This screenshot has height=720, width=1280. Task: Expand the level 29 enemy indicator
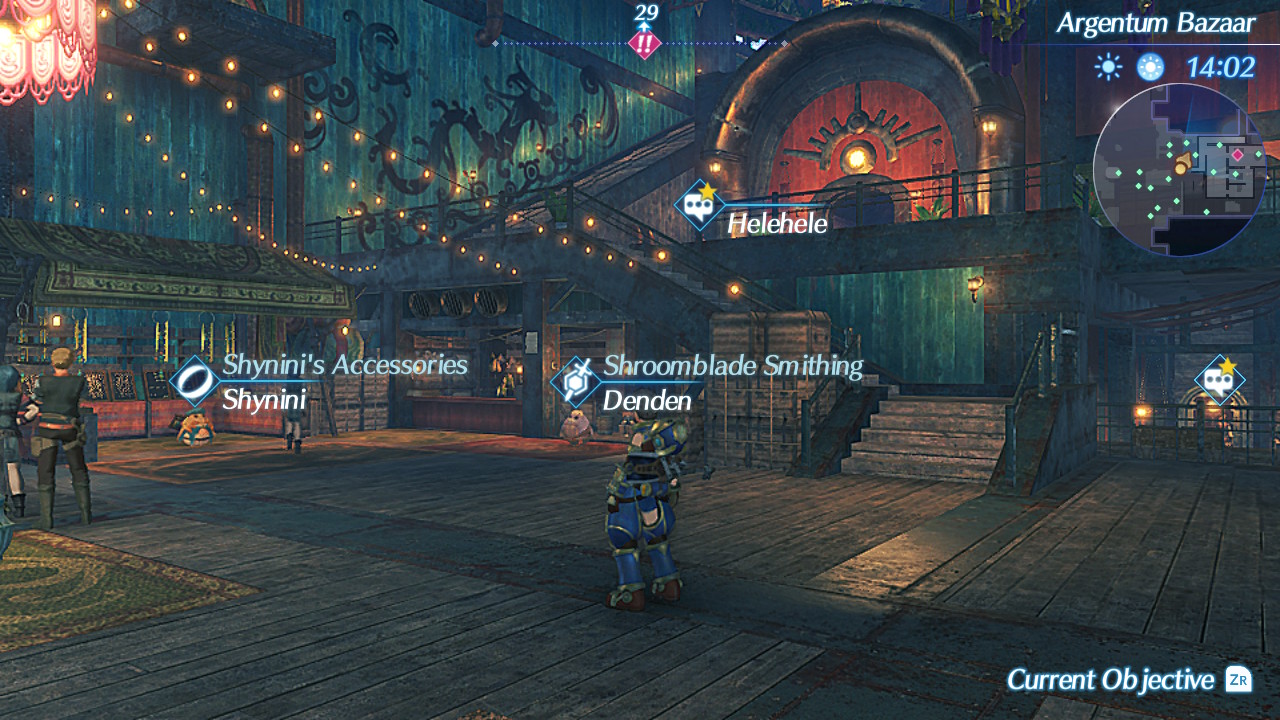pyautogui.click(x=645, y=15)
